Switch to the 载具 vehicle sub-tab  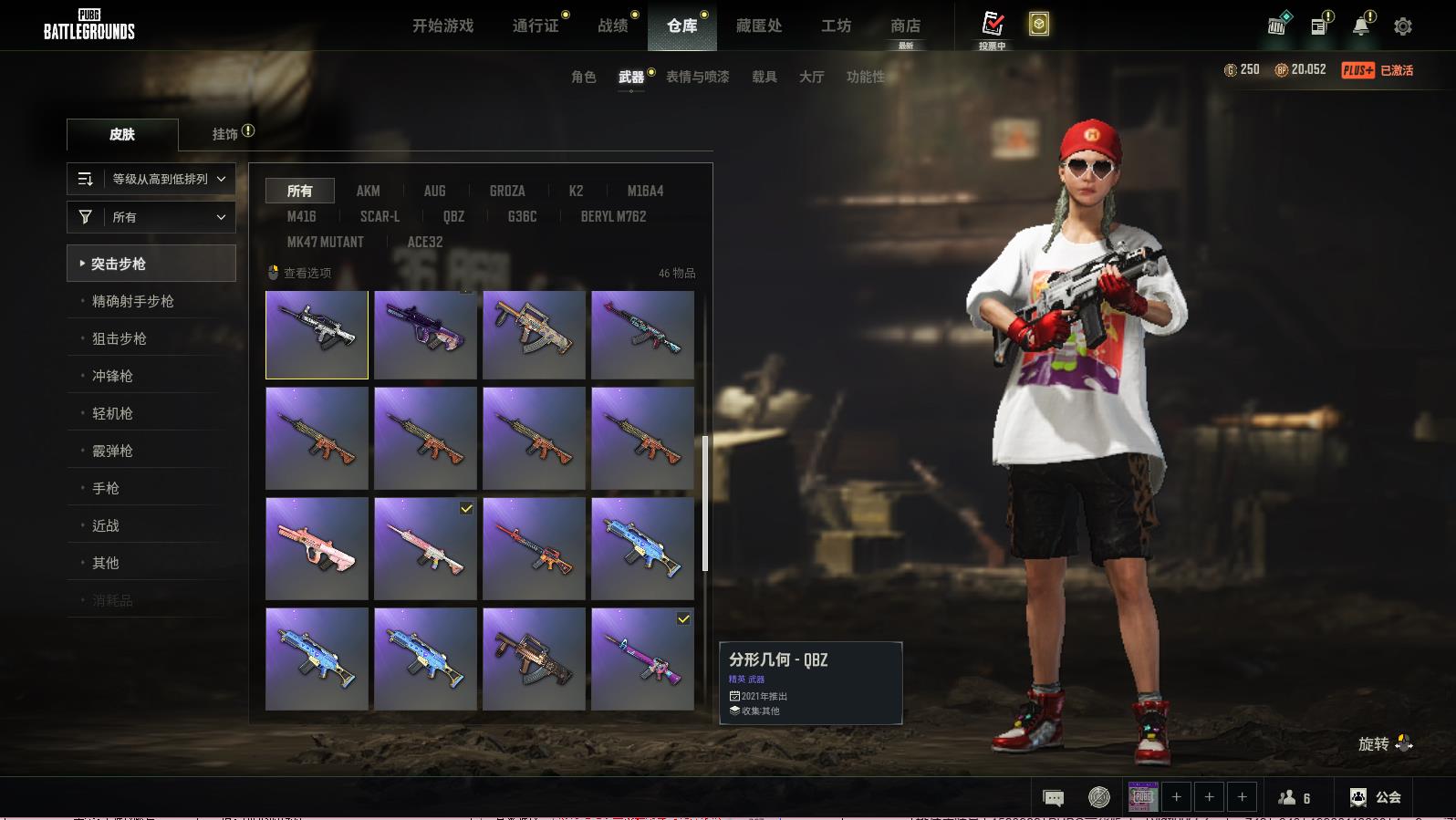[x=764, y=77]
